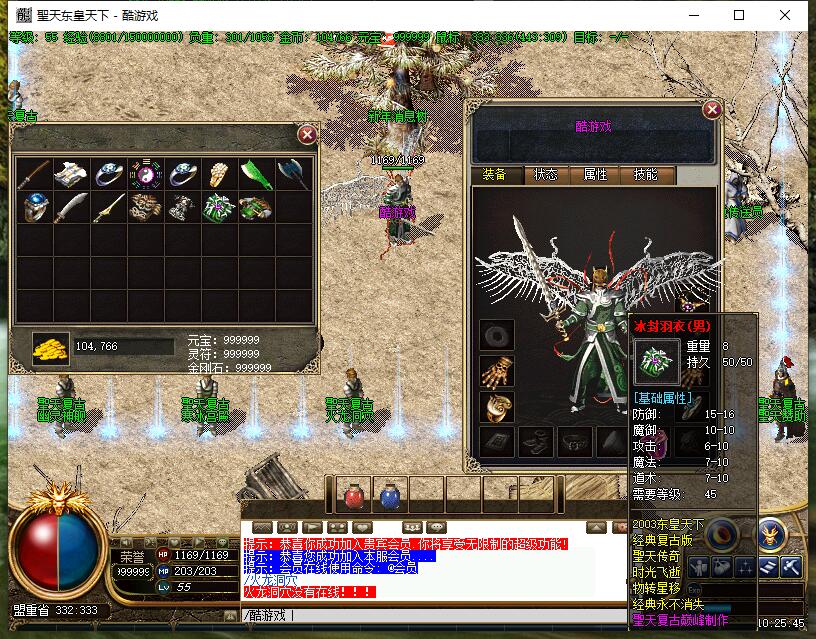Click the gold coin pile icon
Viewport: 816px width, 639px height.
(50, 347)
